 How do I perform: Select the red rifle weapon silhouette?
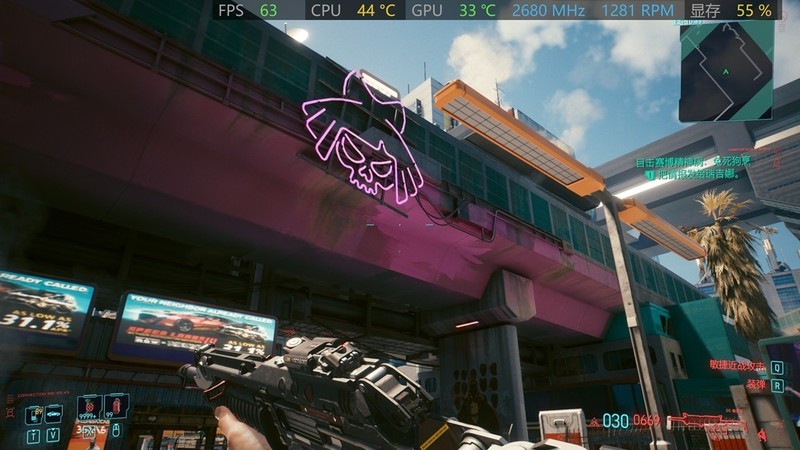coord(698,421)
